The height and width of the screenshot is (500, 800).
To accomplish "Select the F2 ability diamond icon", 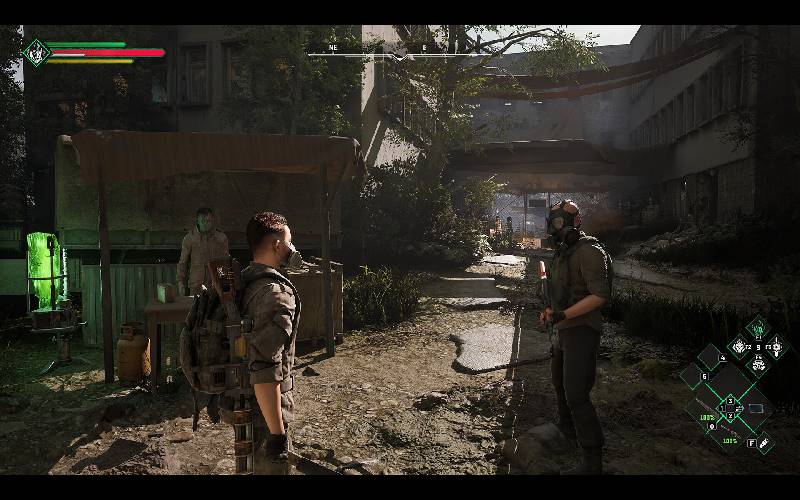I will (x=739, y=346).
